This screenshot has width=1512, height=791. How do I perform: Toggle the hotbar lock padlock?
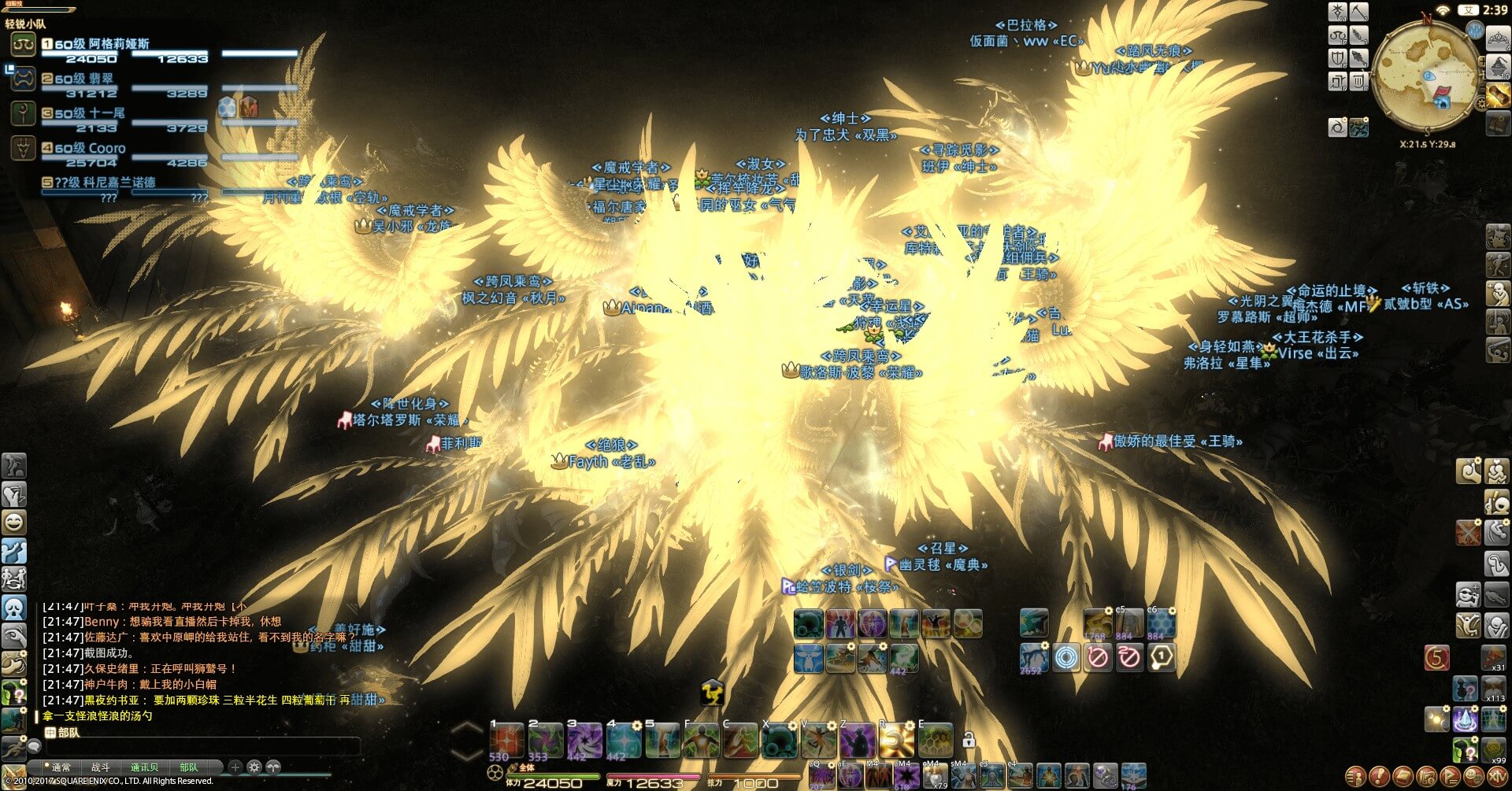point(969,740)
